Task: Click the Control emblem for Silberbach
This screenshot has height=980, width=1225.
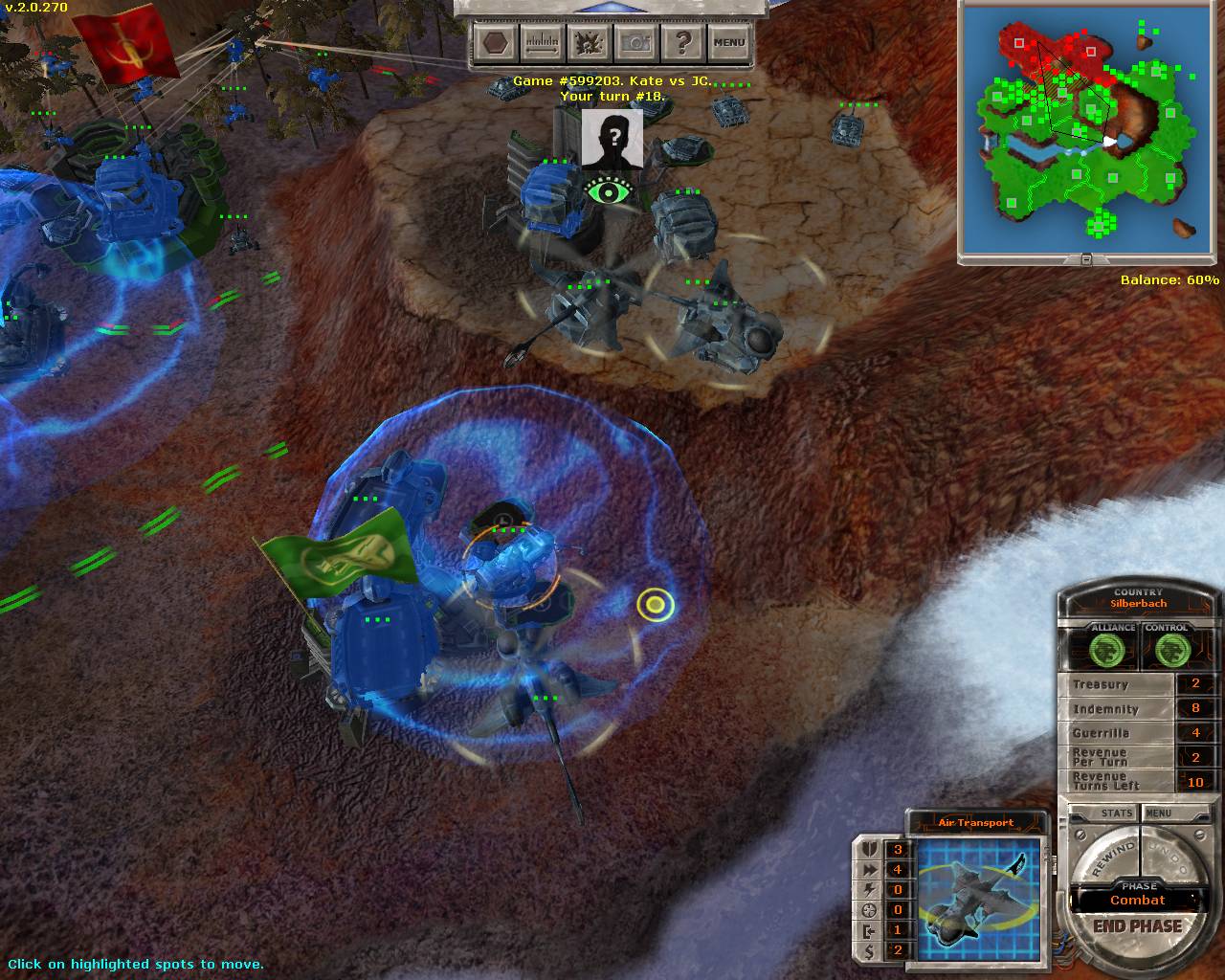Action: pyautogui.click(x=1167, y=651)
